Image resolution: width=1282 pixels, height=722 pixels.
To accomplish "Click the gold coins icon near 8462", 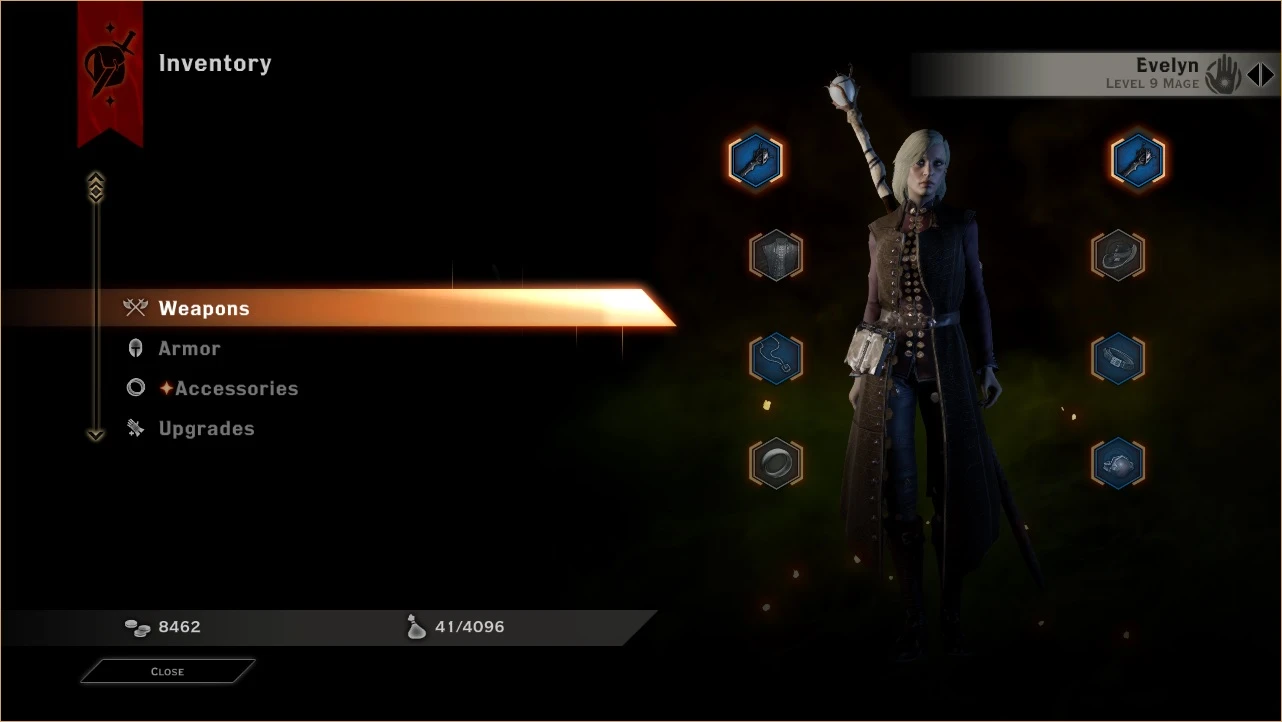I will (138, 627).
